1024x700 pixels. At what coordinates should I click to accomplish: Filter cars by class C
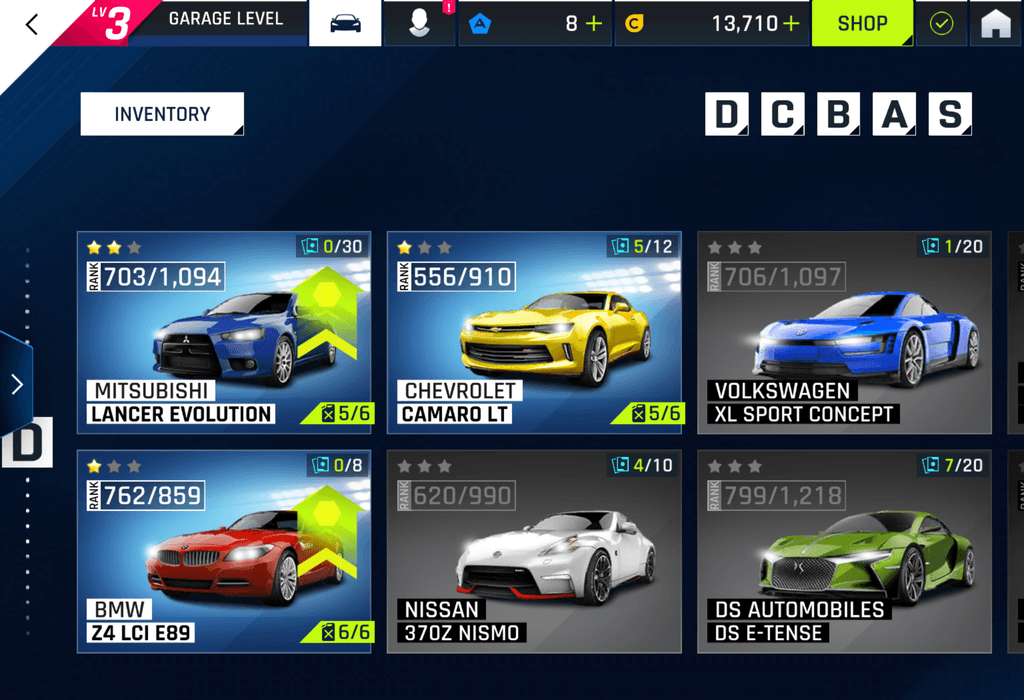pyautogui.click(x=782, y=115)
